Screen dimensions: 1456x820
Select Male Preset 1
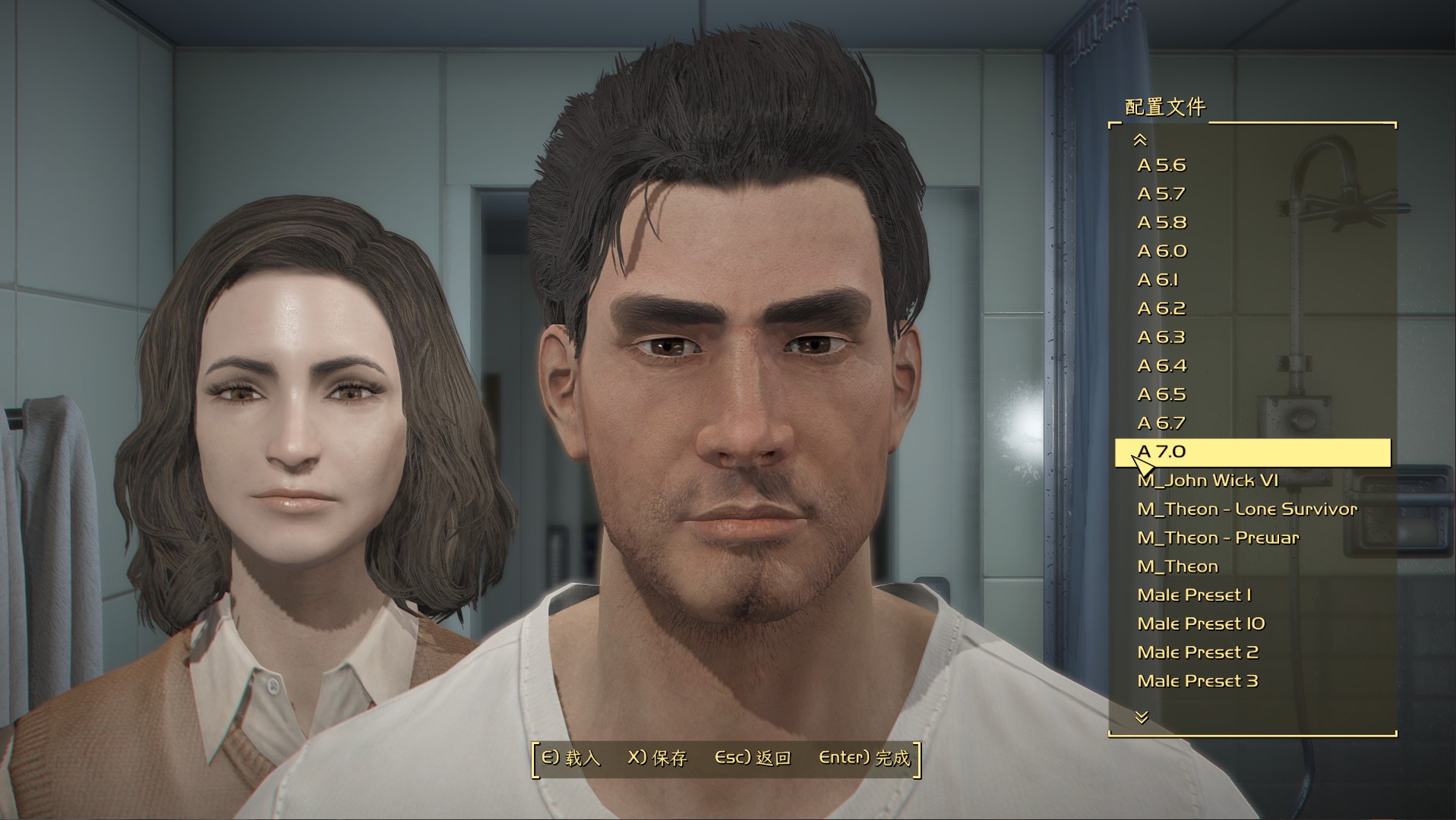[x=1194, y=595]
